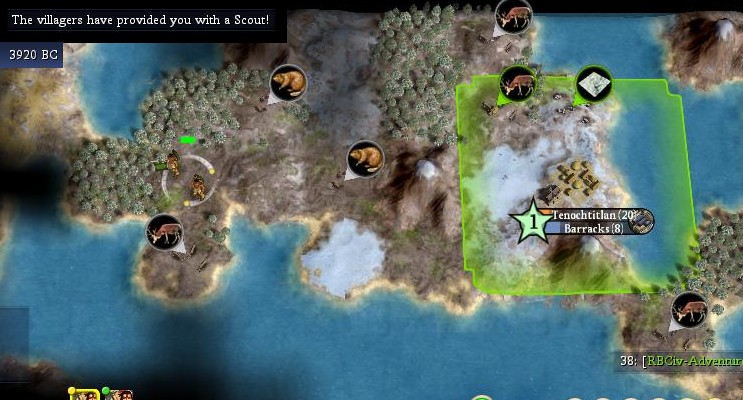
Task: Click the Barracks production icon on city bar
Action: pyautogui.click(x=642, y=222)
